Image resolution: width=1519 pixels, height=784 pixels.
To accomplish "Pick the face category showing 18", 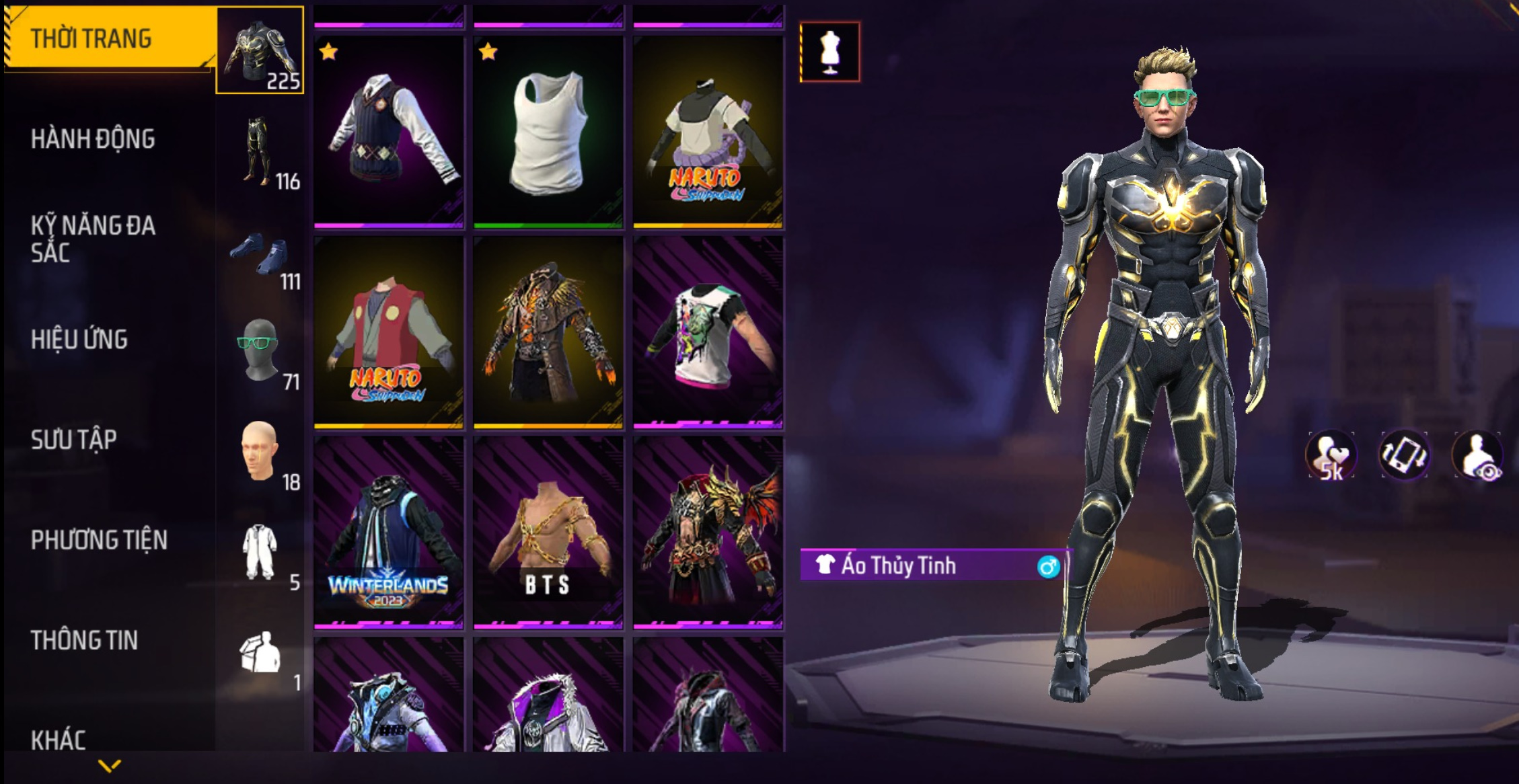I will point(260,452).
